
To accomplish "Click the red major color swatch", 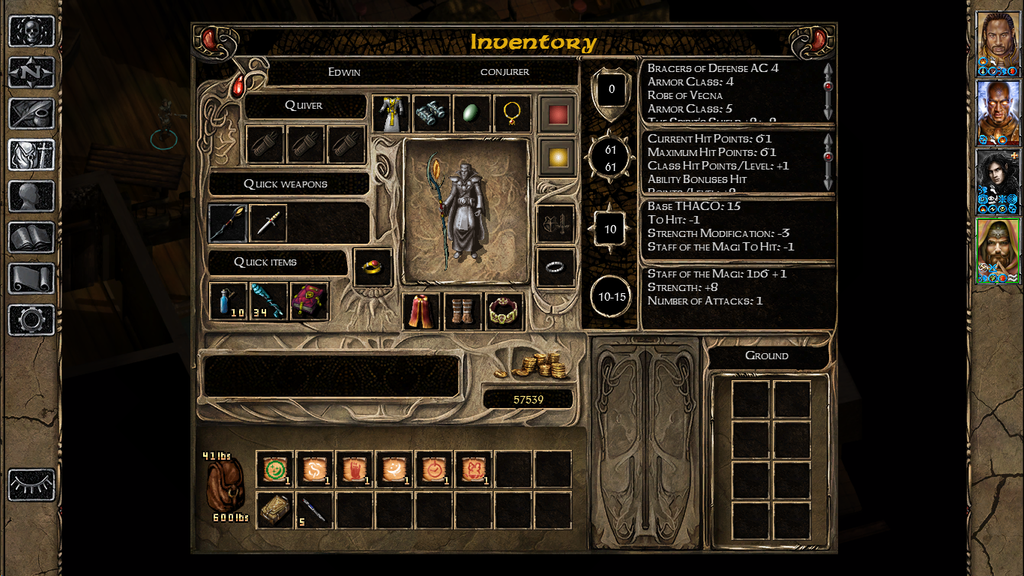I will 557,113.
